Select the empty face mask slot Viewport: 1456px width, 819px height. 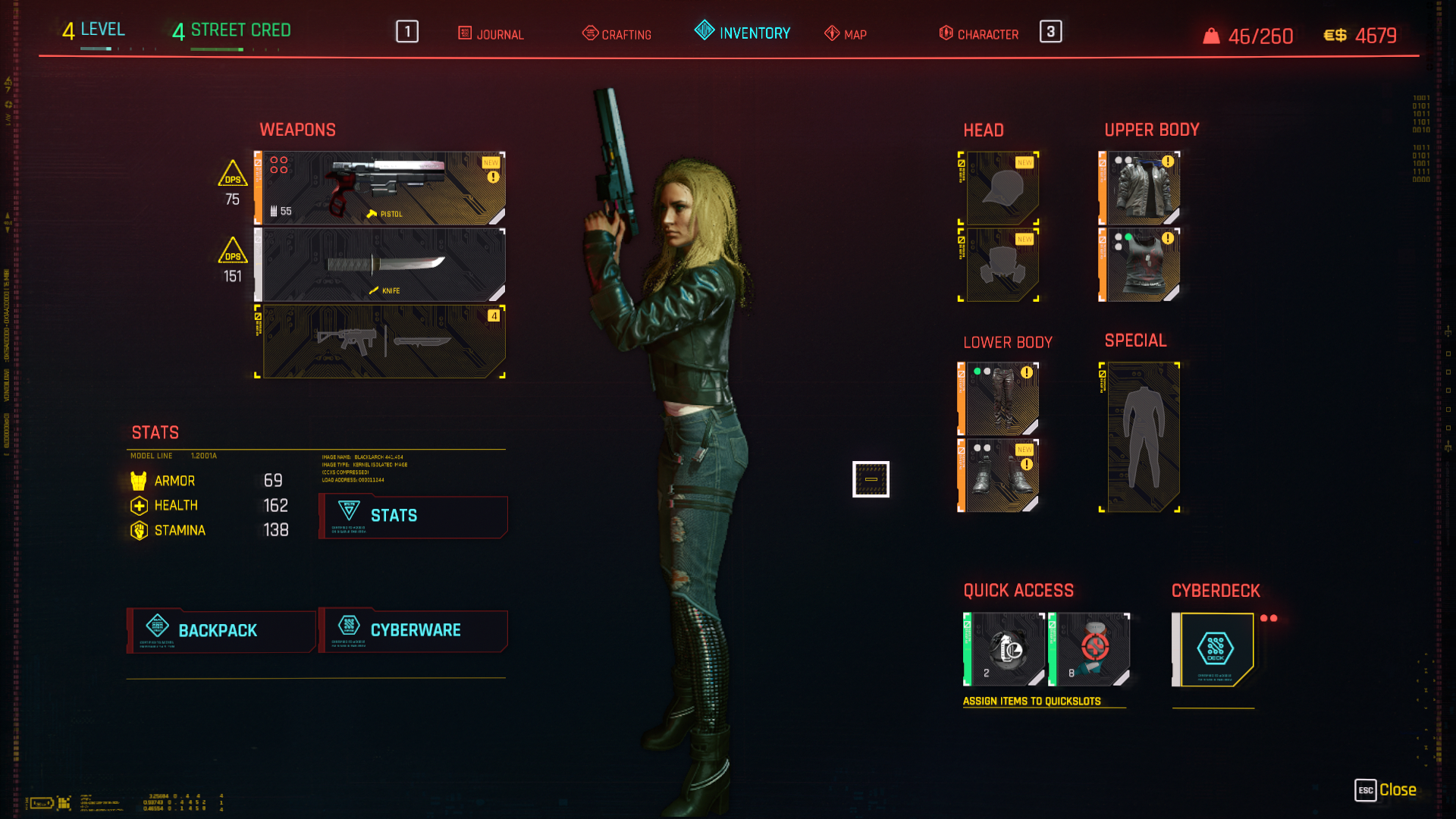(1001, 265)
